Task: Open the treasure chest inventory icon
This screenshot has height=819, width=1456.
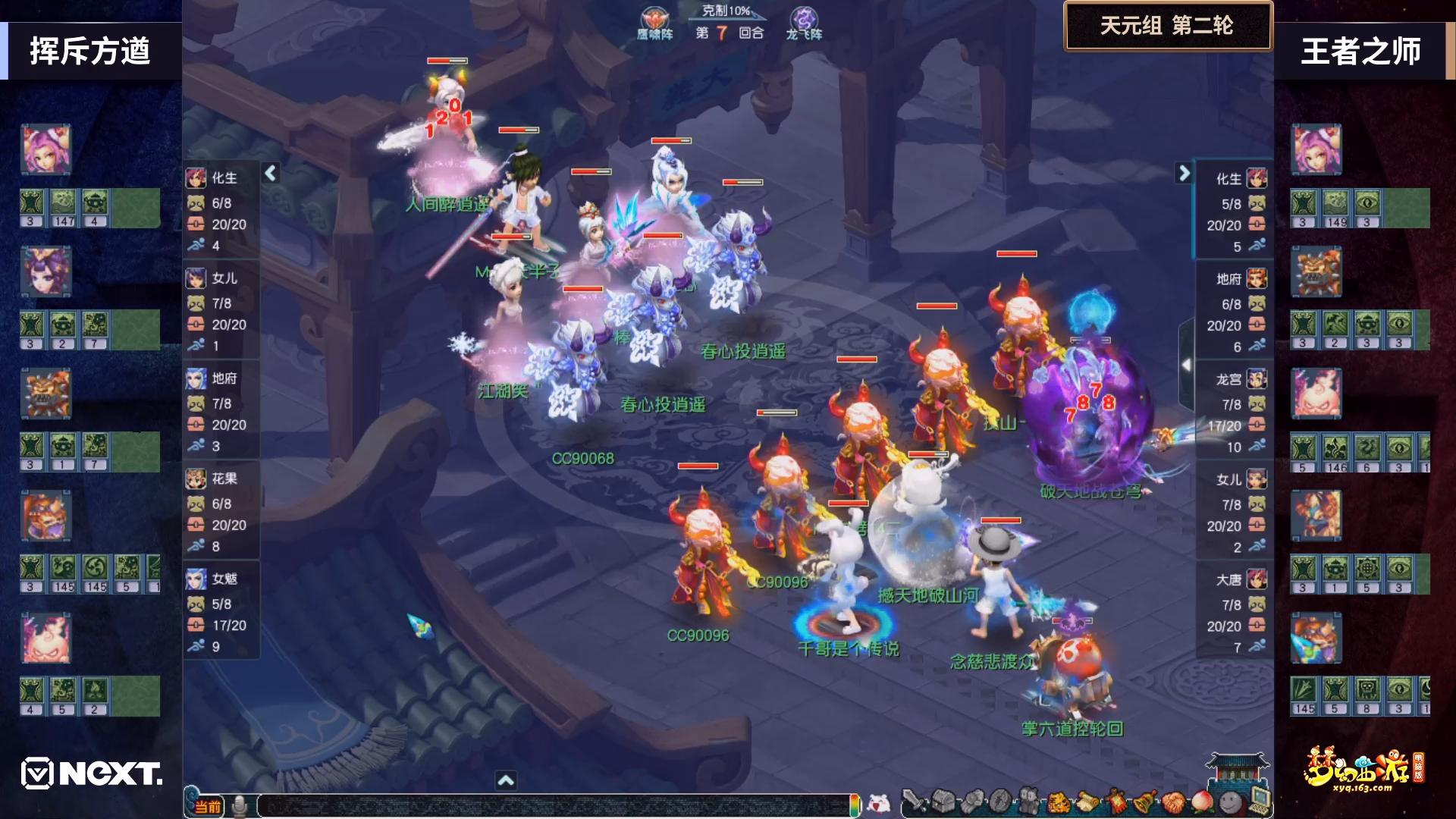Action: click(x=943, y=802)
